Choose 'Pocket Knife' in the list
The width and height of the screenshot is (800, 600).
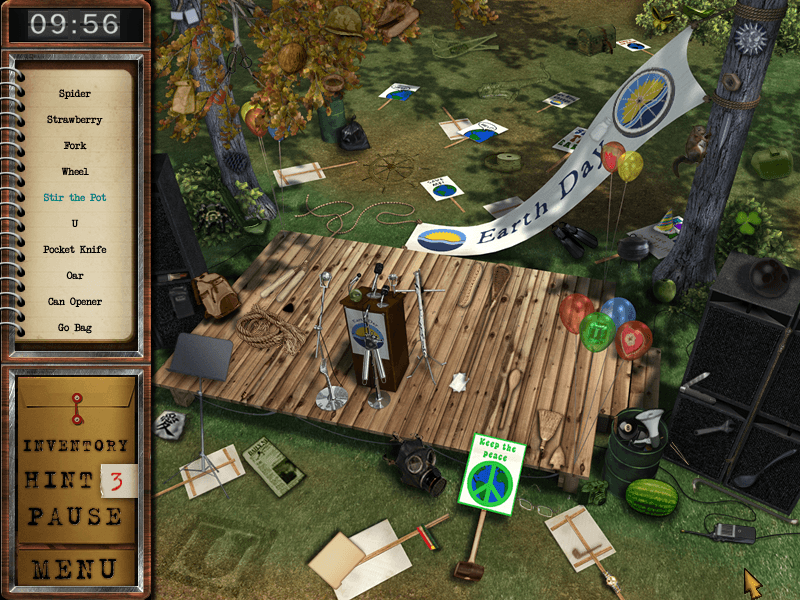coord(75,250)
